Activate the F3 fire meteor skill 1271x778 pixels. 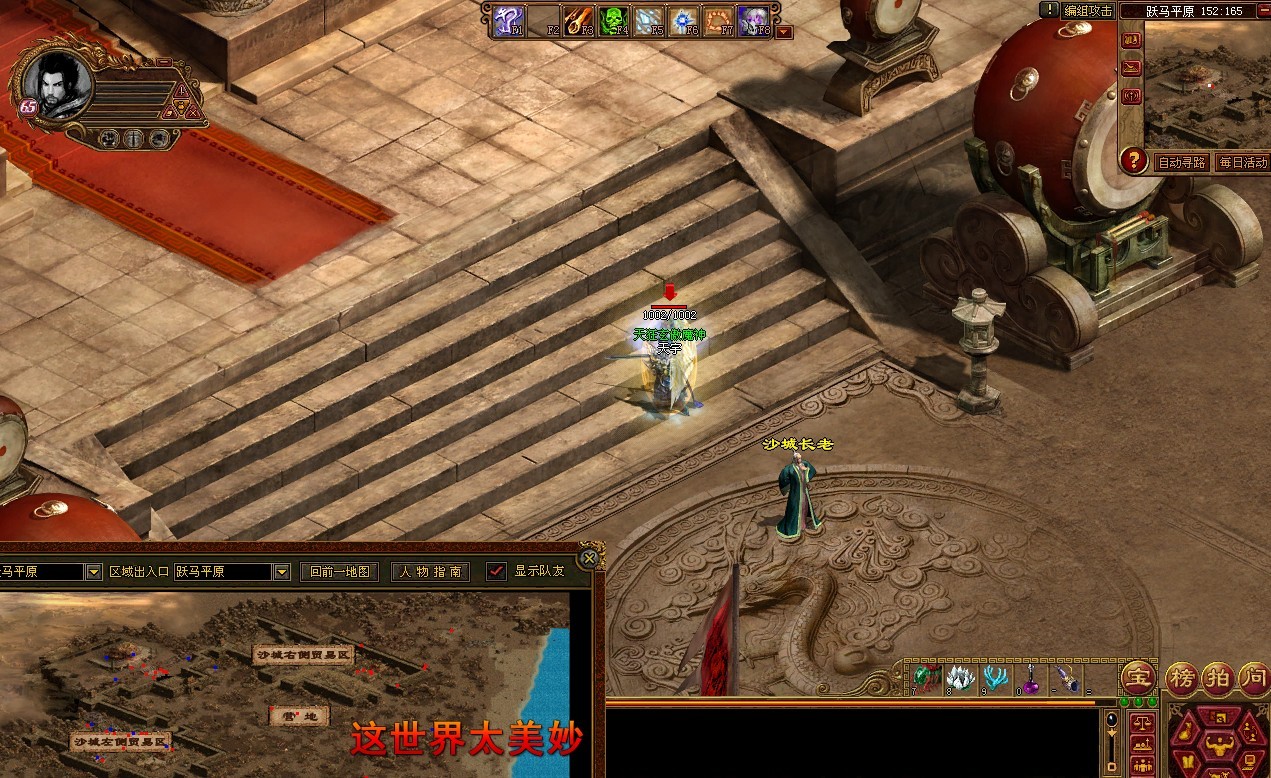(579, 19)
